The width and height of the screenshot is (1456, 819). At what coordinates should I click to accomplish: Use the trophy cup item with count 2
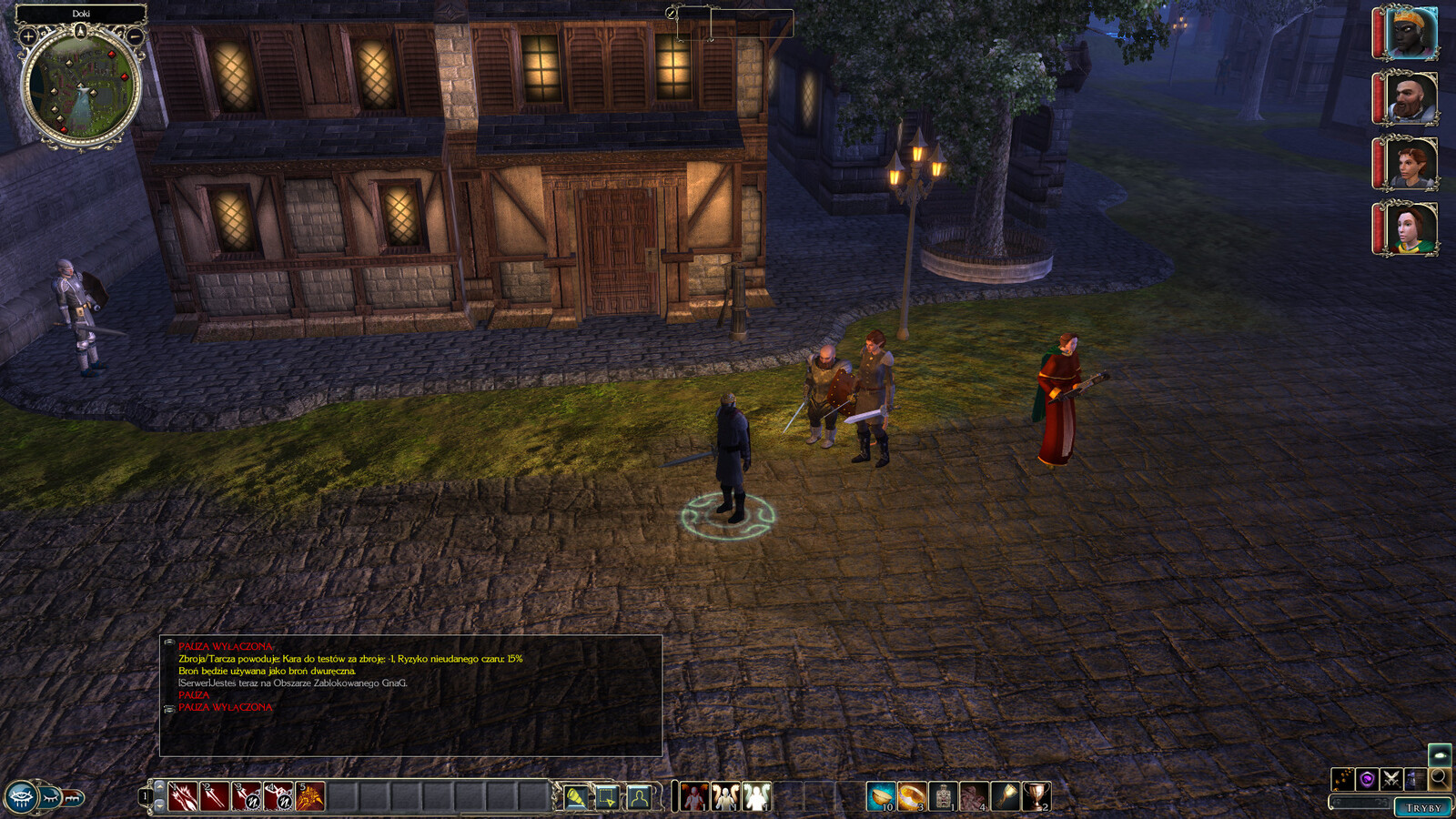tap(1036, 797)
